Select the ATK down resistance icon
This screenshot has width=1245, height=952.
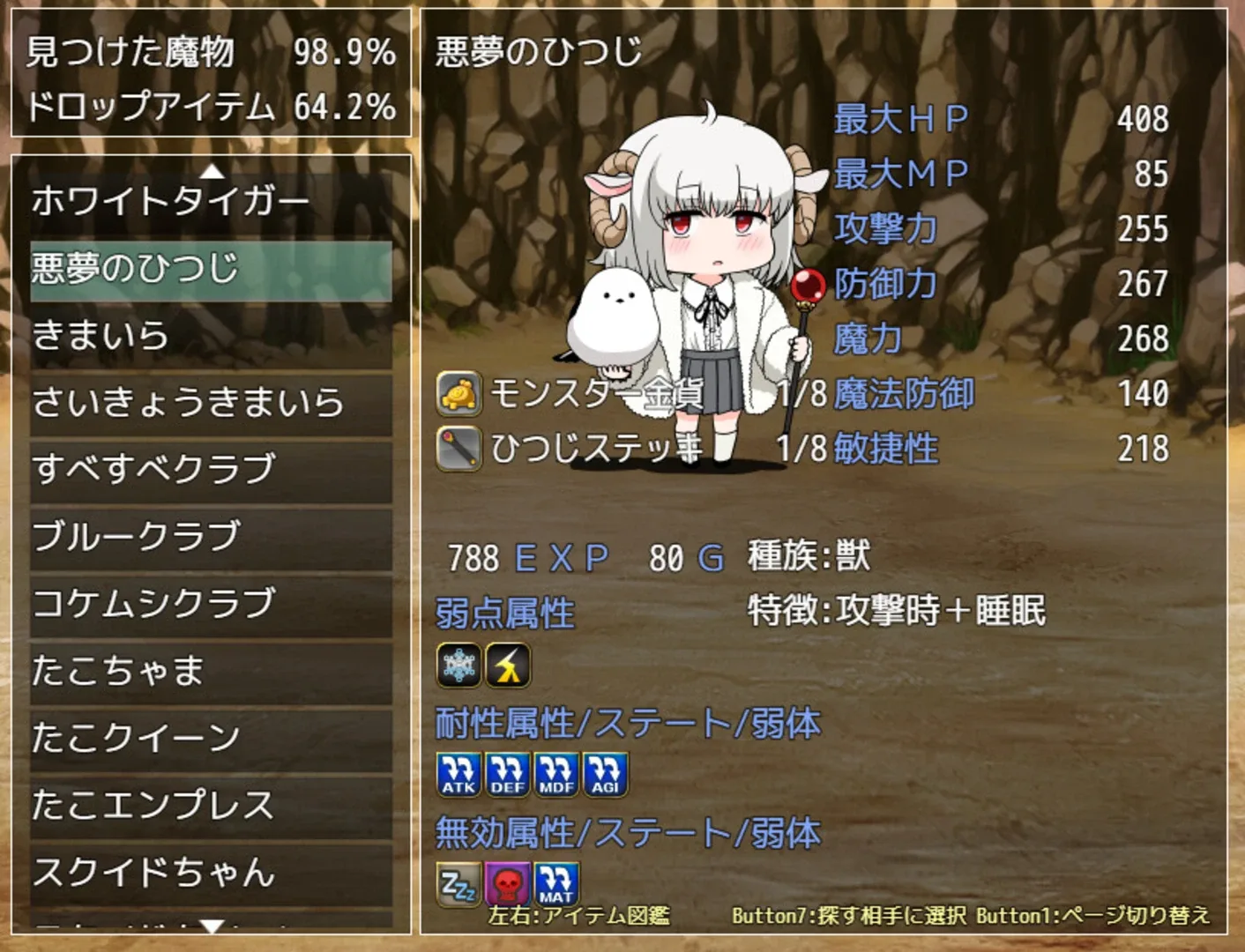pyautogui.click(x=457, y=771)
